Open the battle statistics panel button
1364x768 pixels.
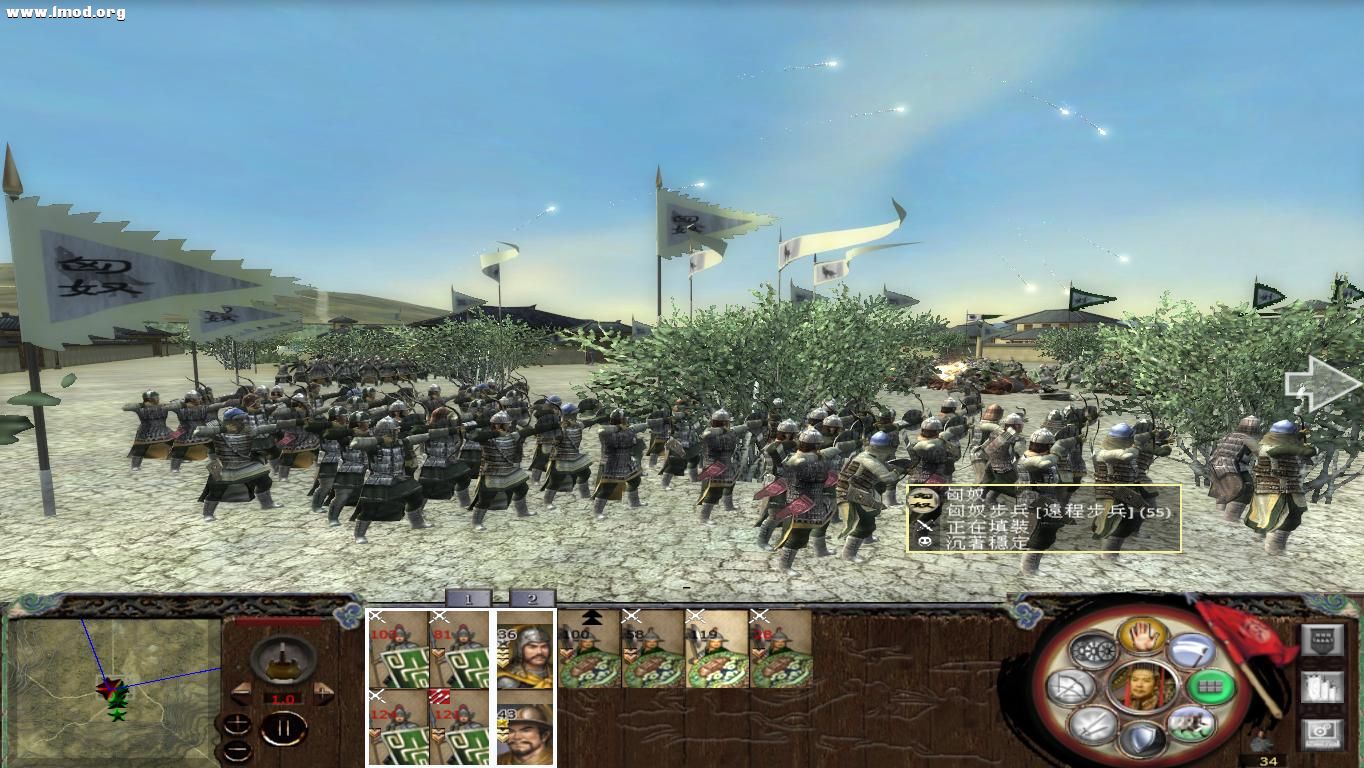pyautogui.click(x=1323, y=689)
